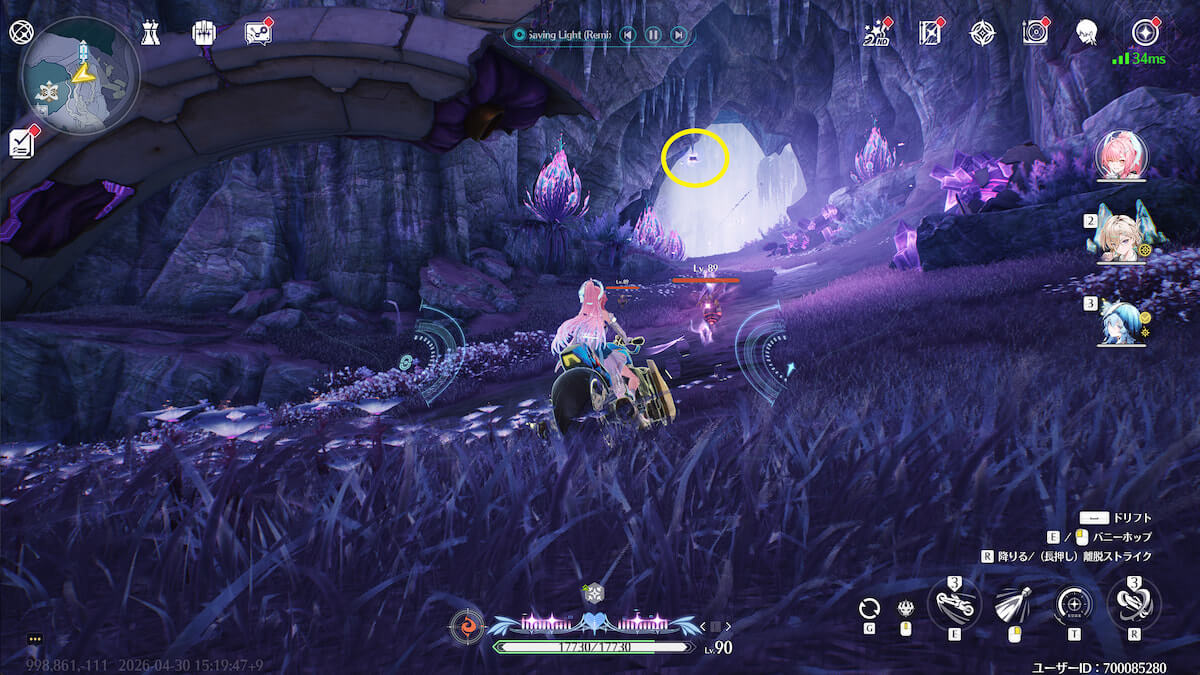1200x675 pixels.
Task: Skip to the previous music track
Action: 627,35
